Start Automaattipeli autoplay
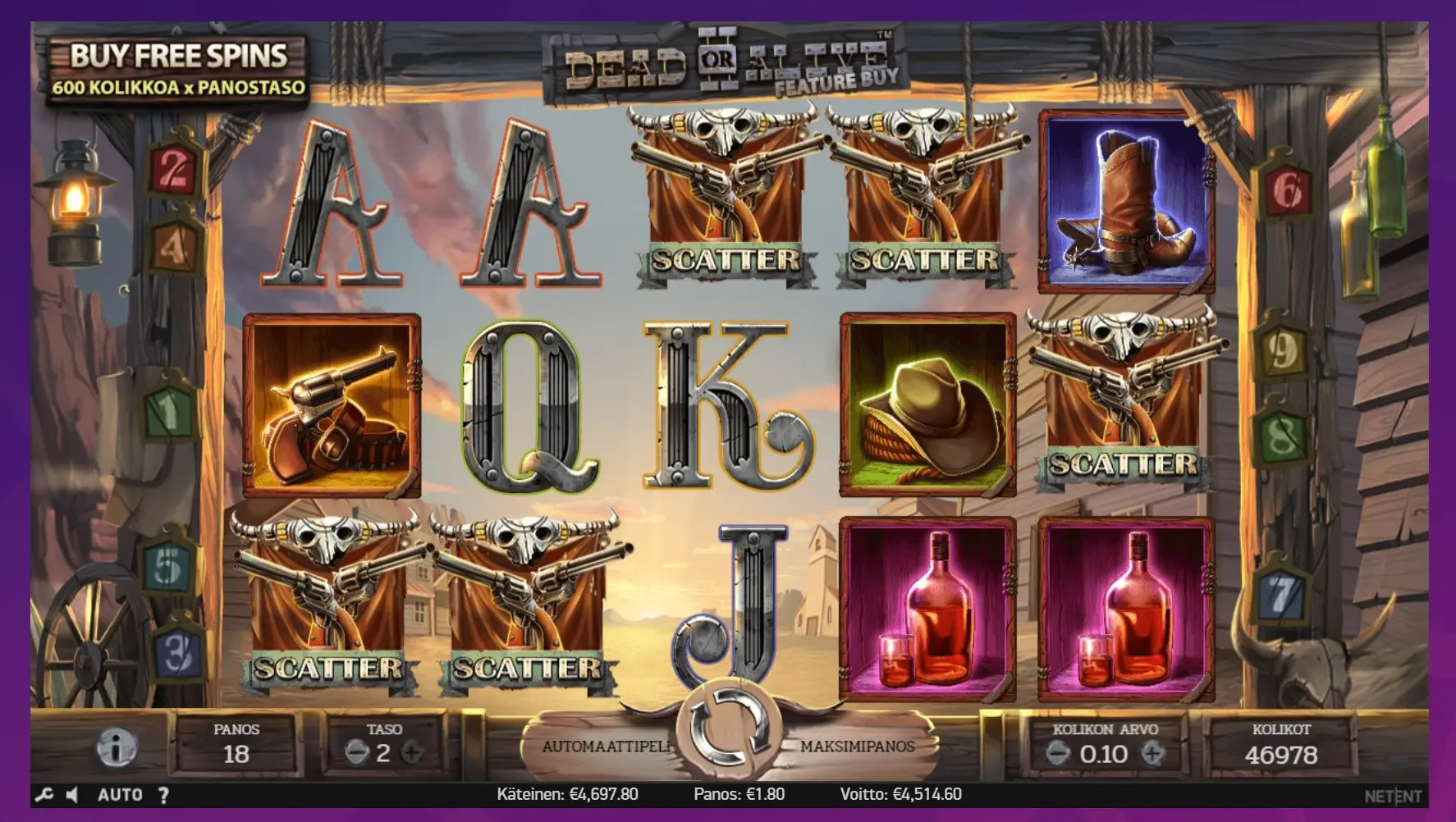 (x=606, y=747)
